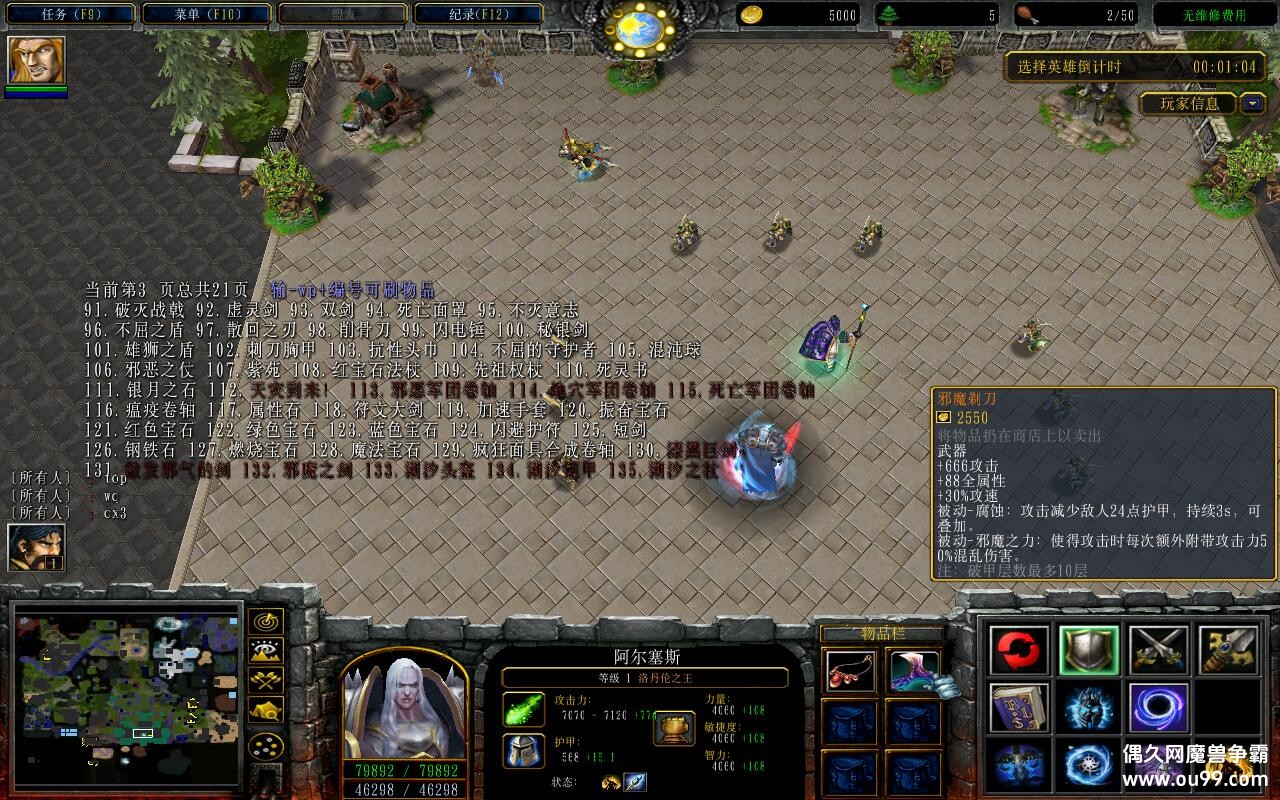
Task: Open the purple spellbook ability
Action: (x=1019, y=709)
